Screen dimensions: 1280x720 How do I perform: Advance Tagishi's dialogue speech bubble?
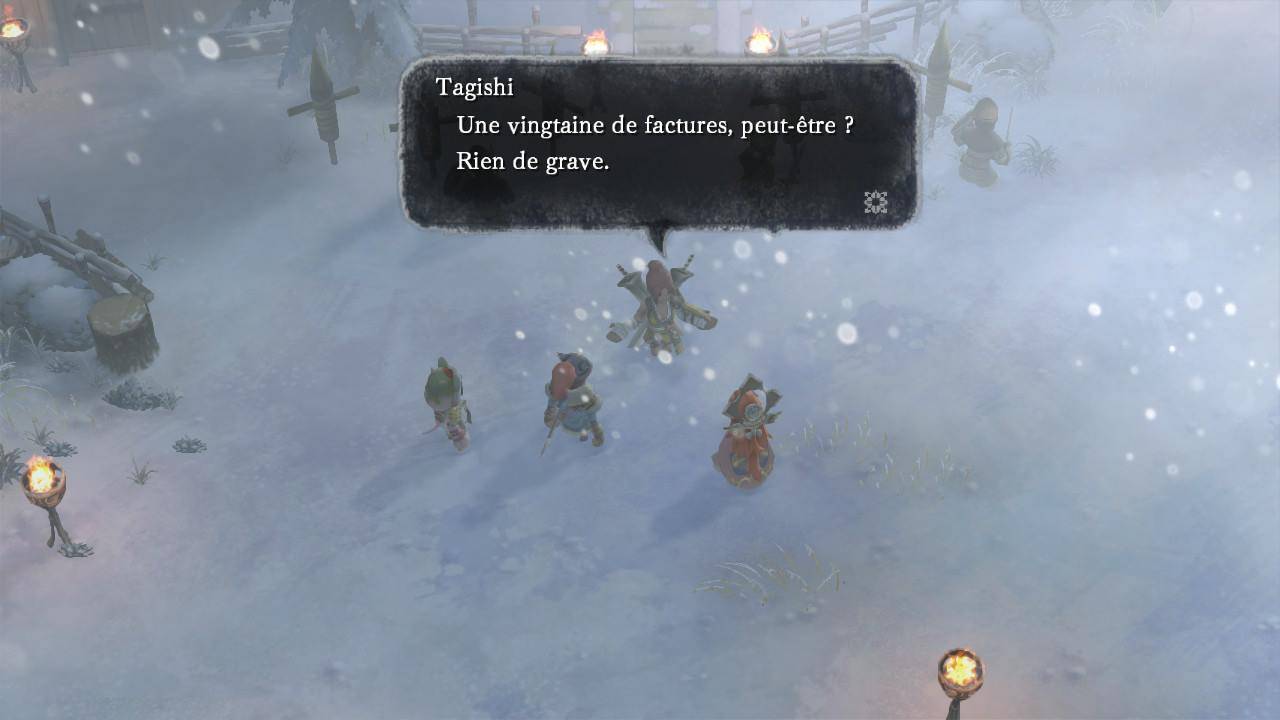659,143
